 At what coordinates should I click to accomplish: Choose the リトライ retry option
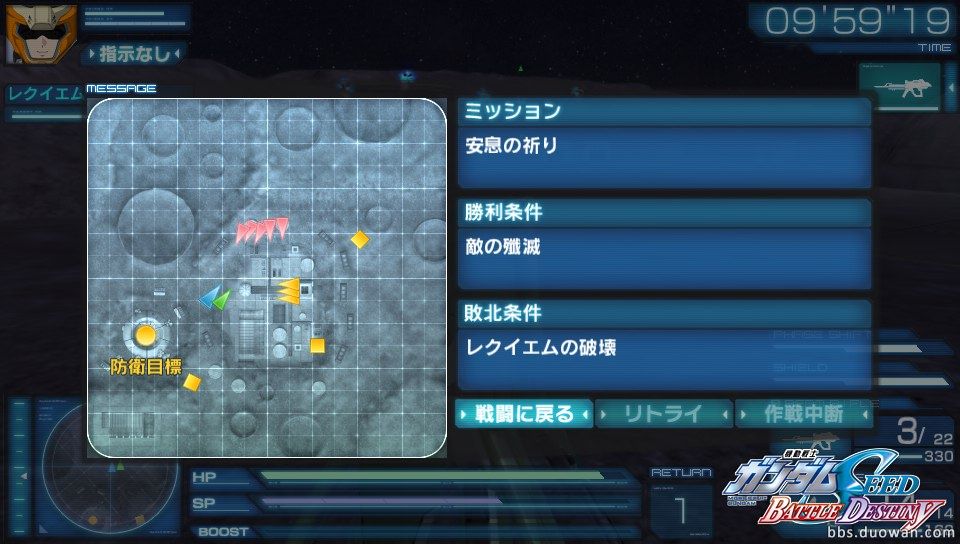coord(664,413)
